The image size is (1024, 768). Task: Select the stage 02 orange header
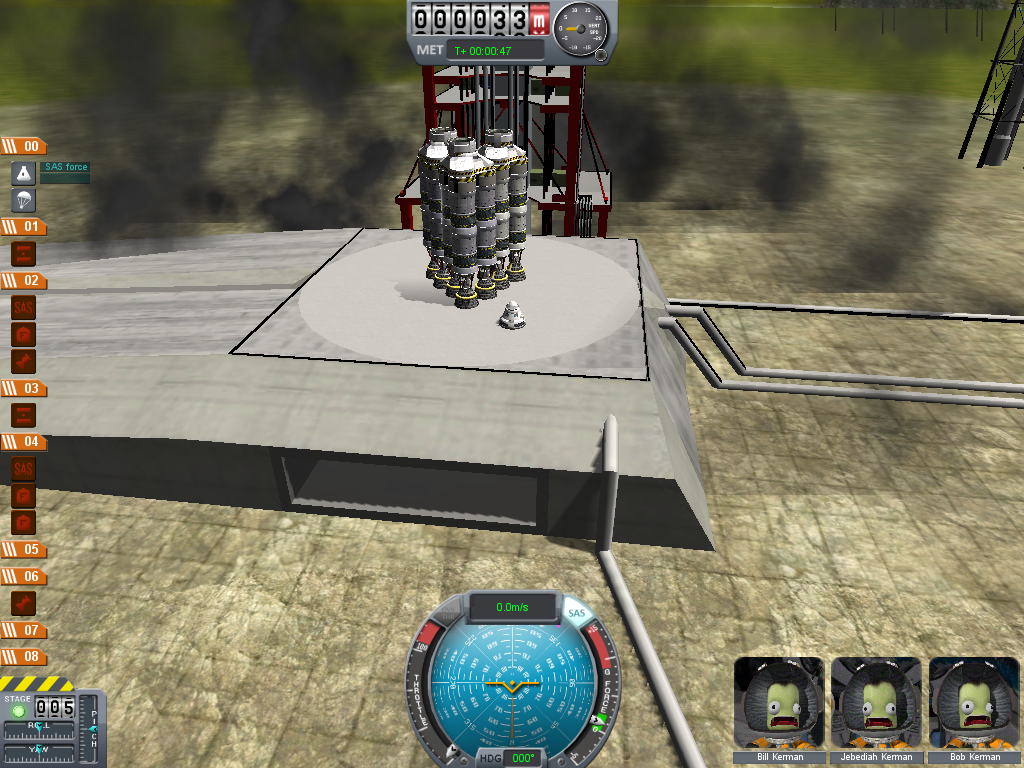(24, 281)
